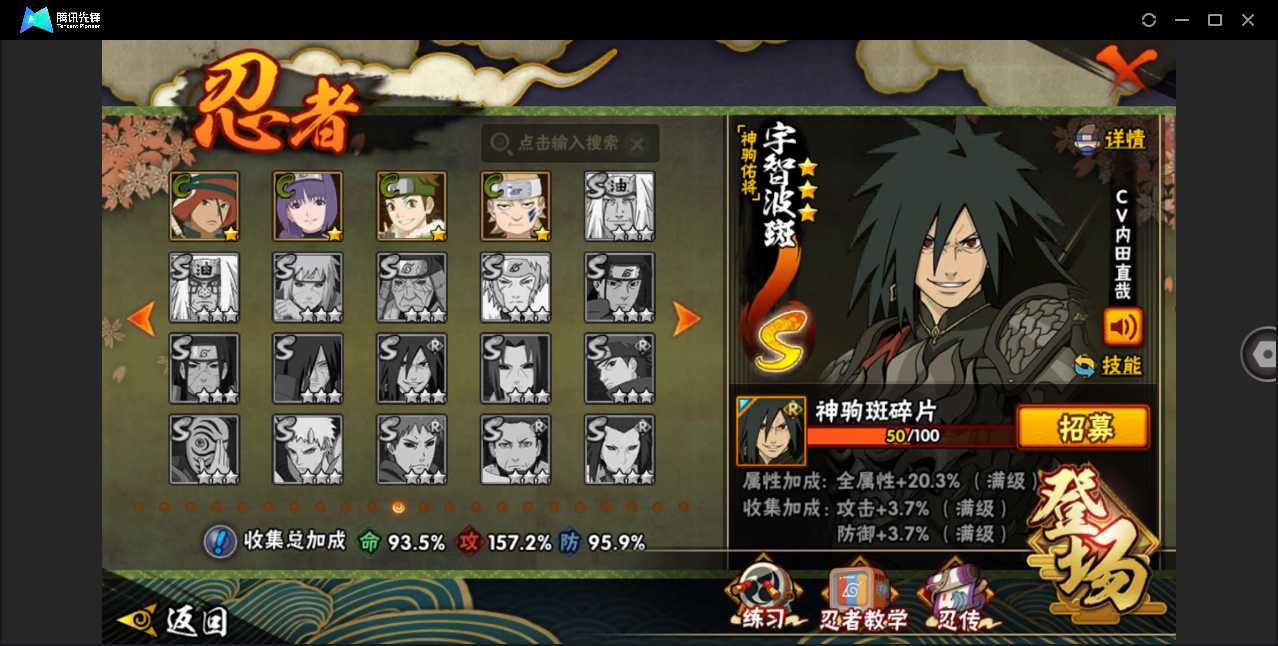This screenshot has width=1278, height=646.
Task: Show the 技能 skills view
Action: [x=1109, y=365]
